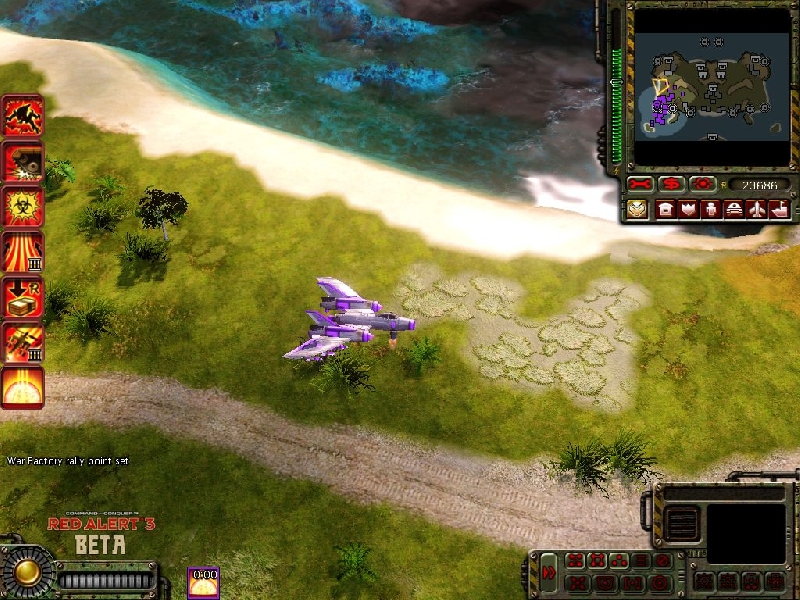Choose the navy ship production tab
Viewport: 800px width, 600px height.
tap(779, 209)
